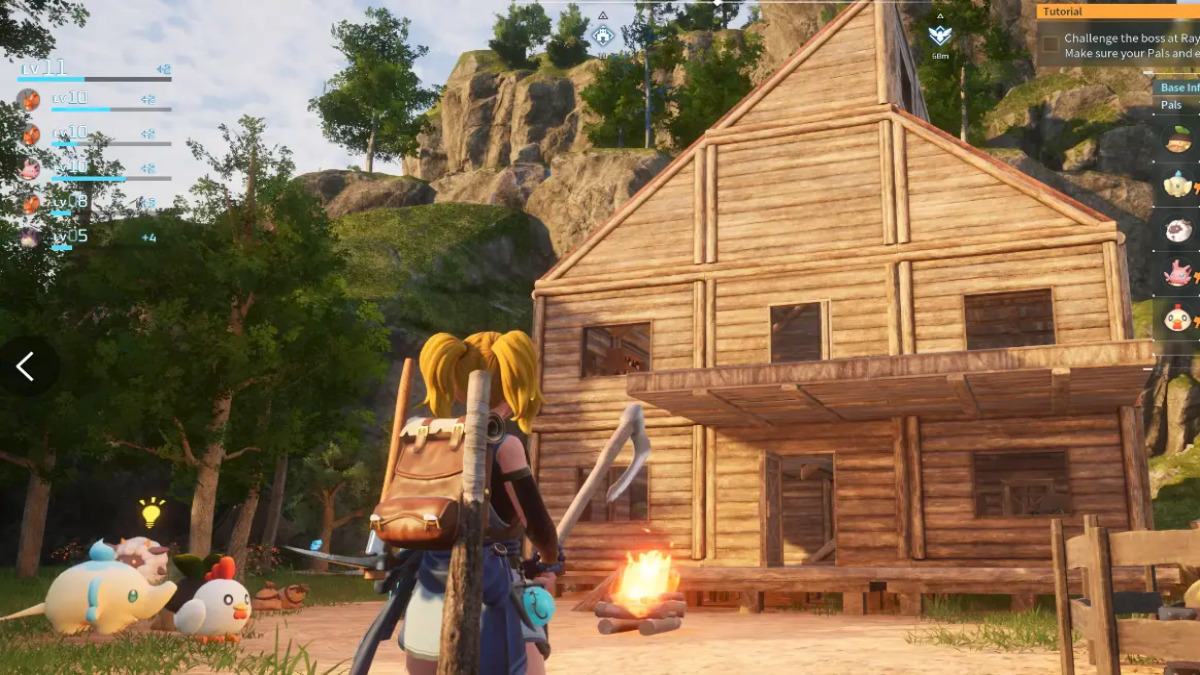Select the Pals section label in base panel
Screen dimensions: 1200x675
tap(1172, 104)
